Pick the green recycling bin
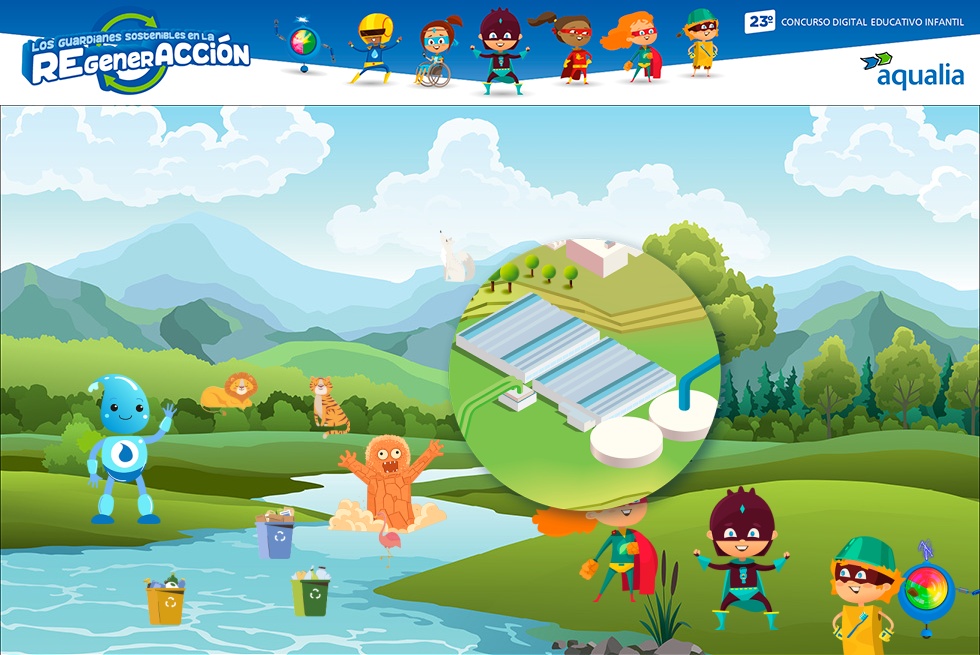980x655 pixels. (312, 591)
